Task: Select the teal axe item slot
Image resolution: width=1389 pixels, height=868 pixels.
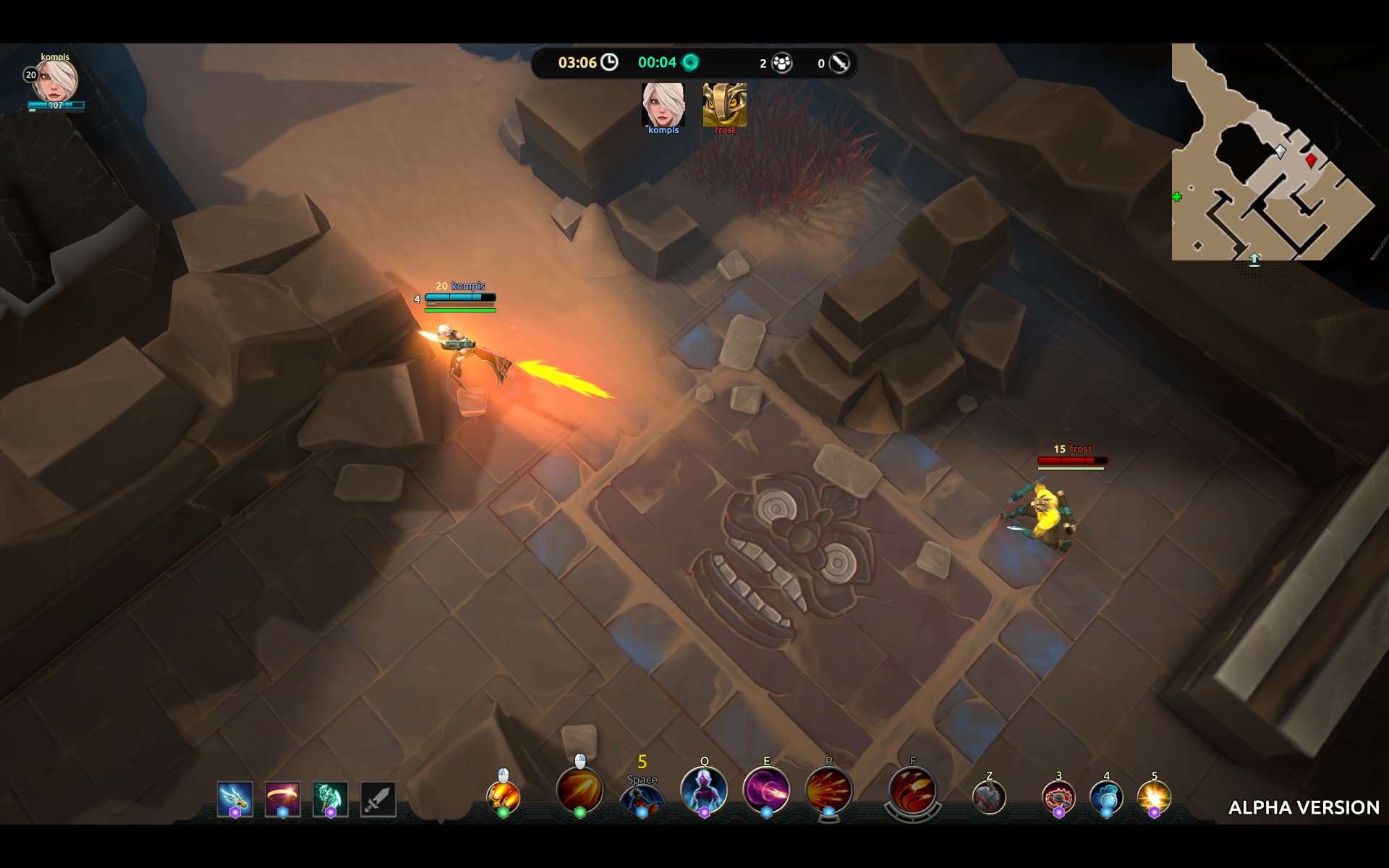Action: point(330,799)
